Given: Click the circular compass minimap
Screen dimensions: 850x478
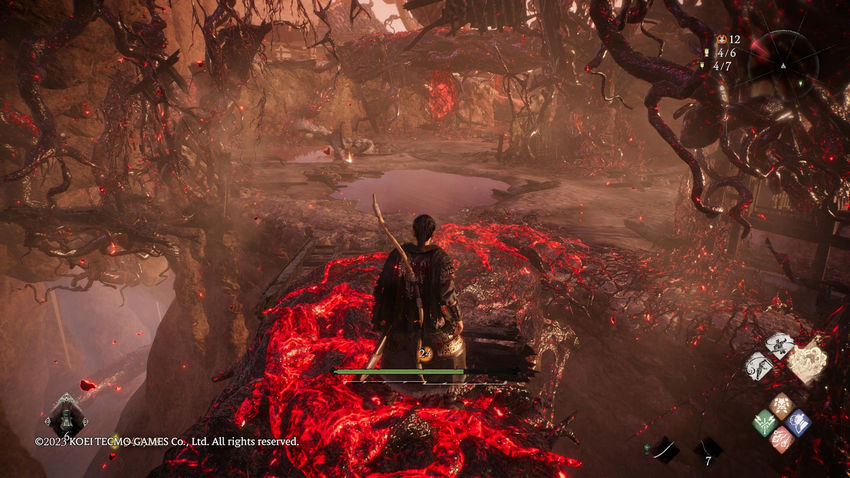Looking at the screenshot, I should point(783,61).
